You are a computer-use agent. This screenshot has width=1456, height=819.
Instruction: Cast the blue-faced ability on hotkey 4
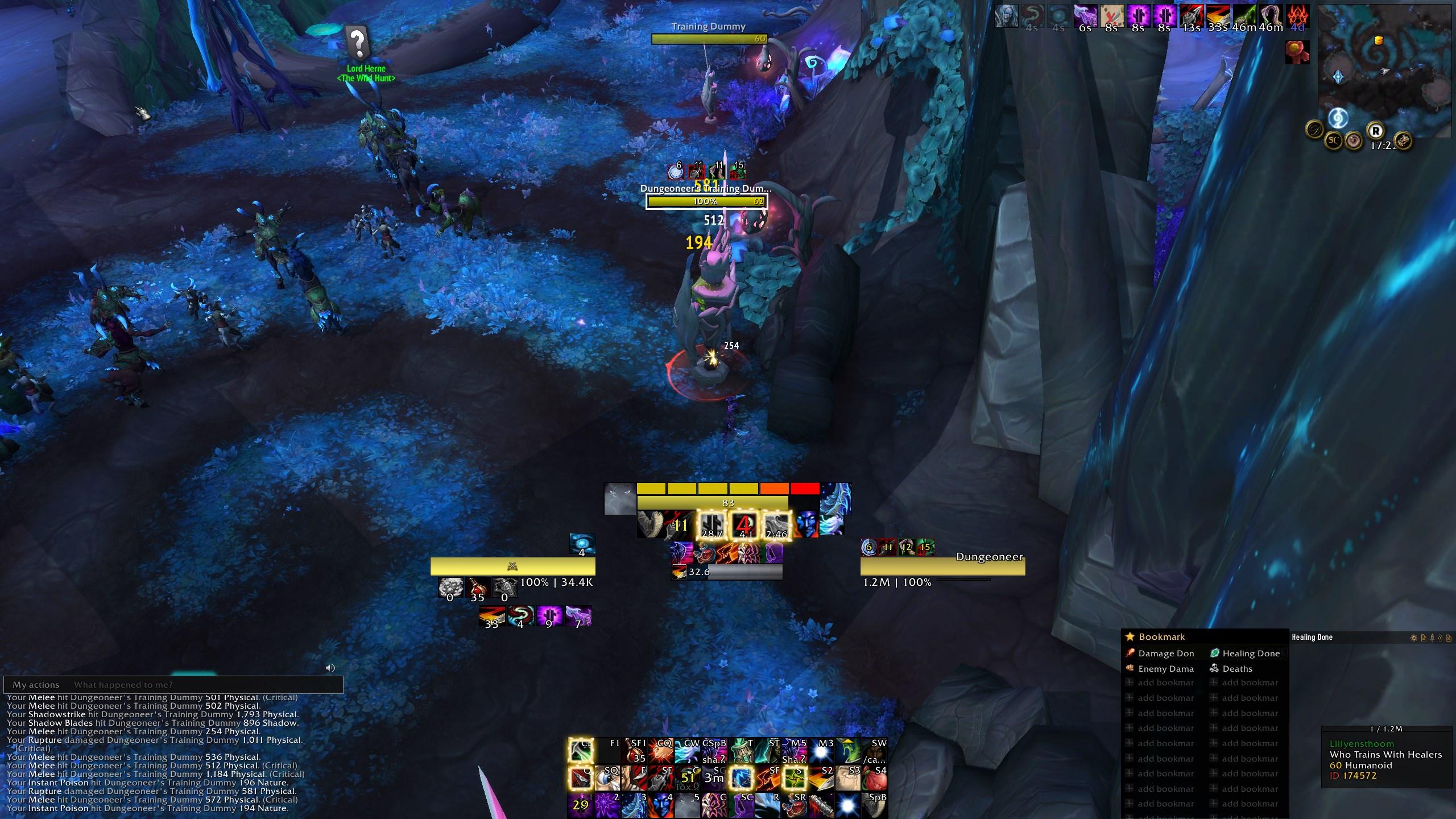[661, 805]
